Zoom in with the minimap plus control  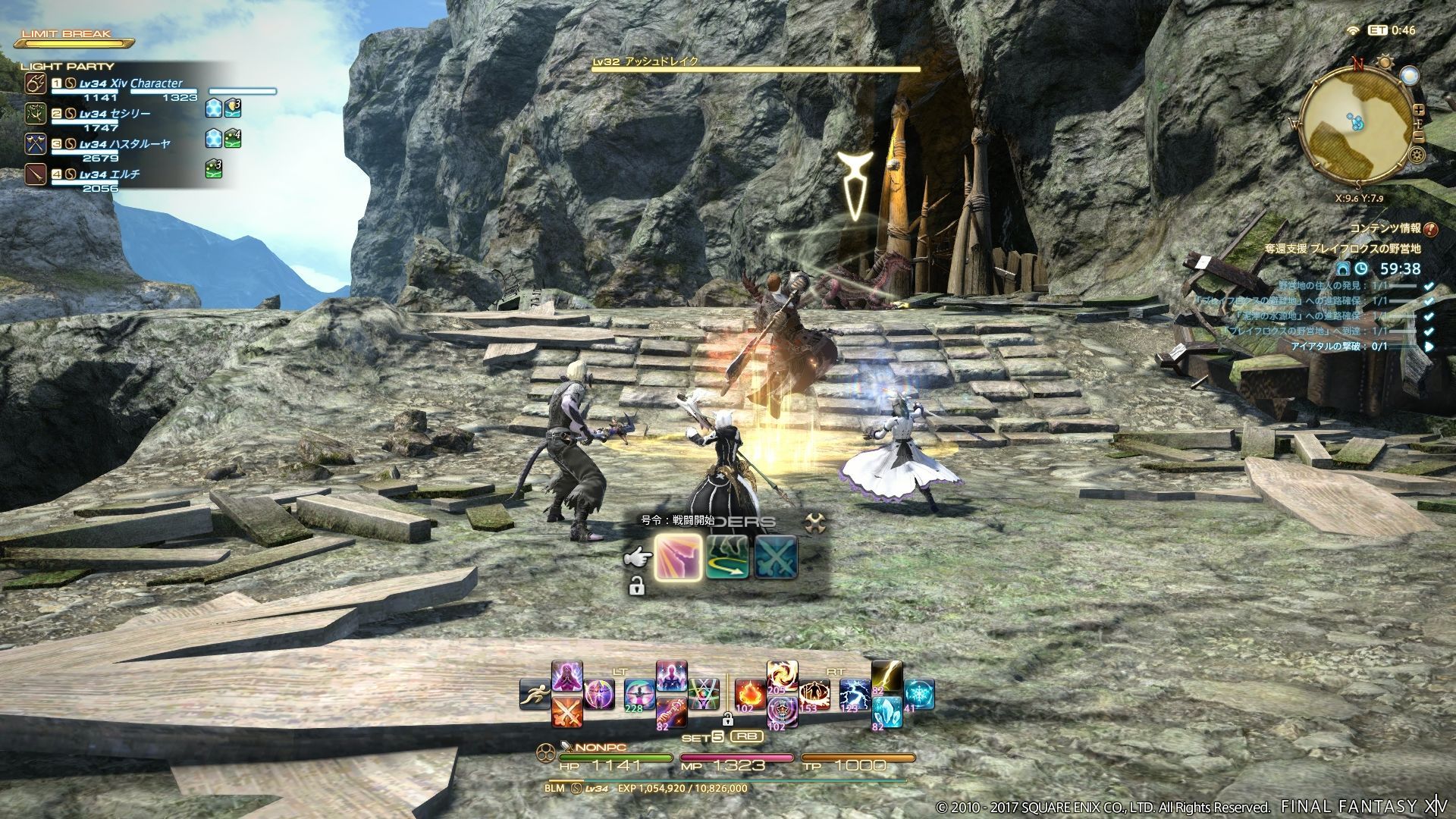click(1419, 110)
